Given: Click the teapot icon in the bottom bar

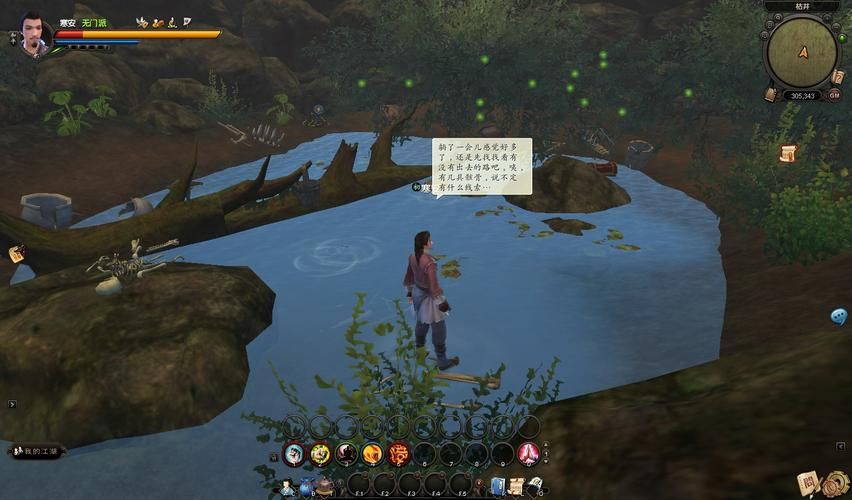Looking at the screenshot, I should [327, 487].
